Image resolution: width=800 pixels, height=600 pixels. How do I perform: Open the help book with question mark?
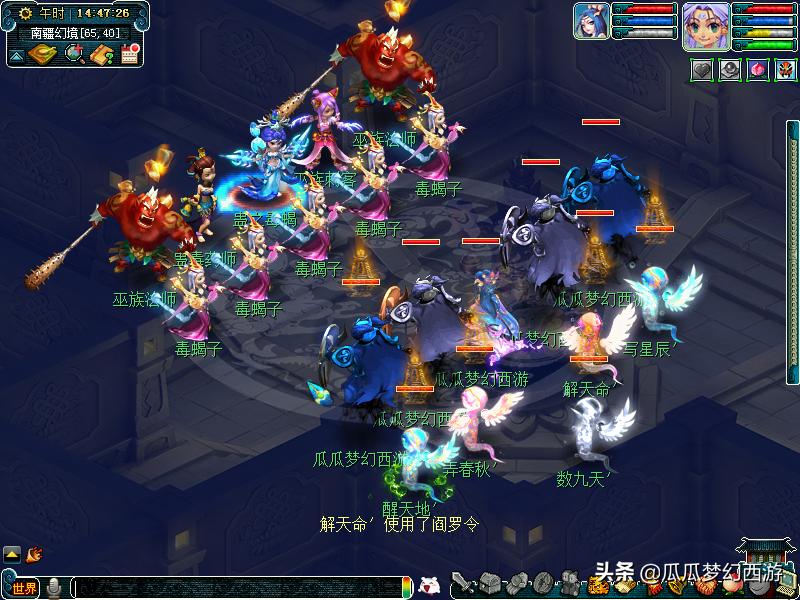101,54
